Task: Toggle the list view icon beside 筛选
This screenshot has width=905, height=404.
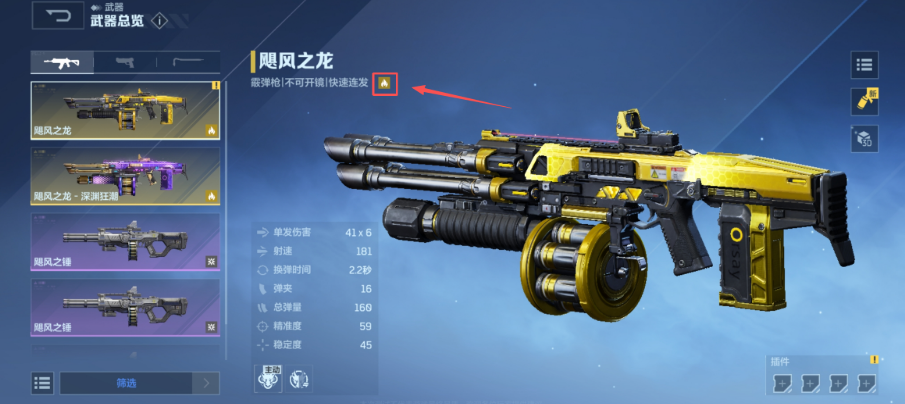Action: [x=42, y=383]
